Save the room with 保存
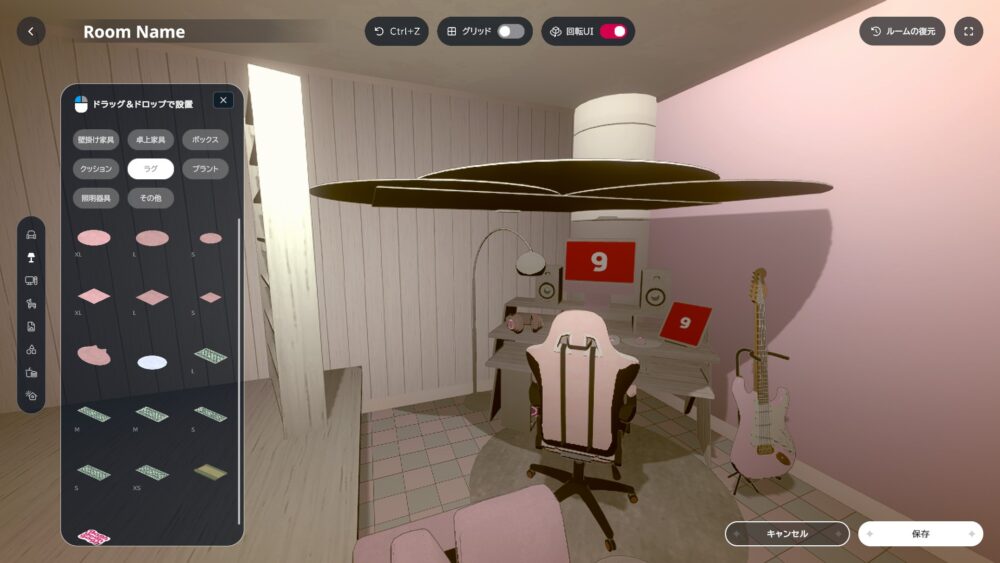The image size is (1000, 563). (920, 534)
